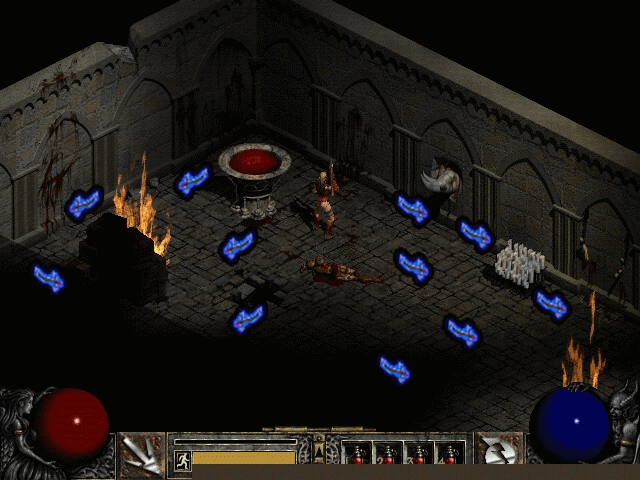Toggle the run/walk button

[x=183, y=460]
